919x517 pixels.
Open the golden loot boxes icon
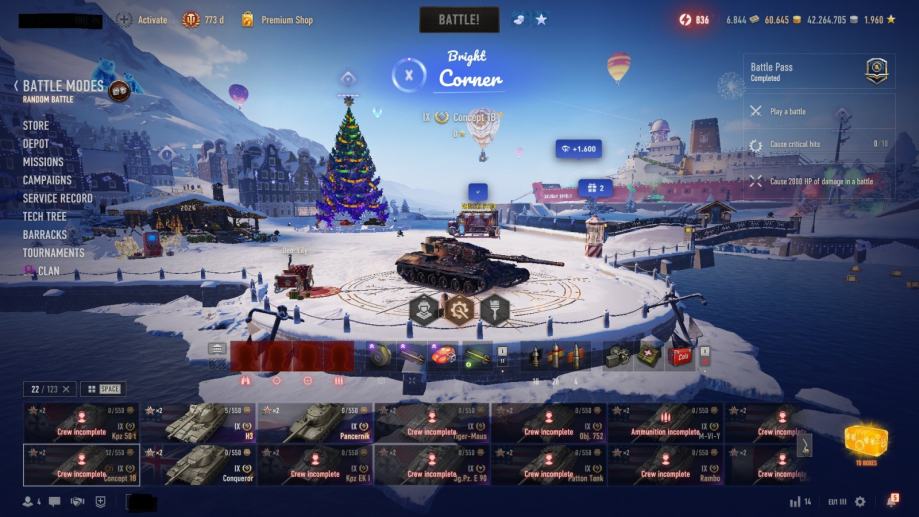pyautogui.click(x=865, y=441)
